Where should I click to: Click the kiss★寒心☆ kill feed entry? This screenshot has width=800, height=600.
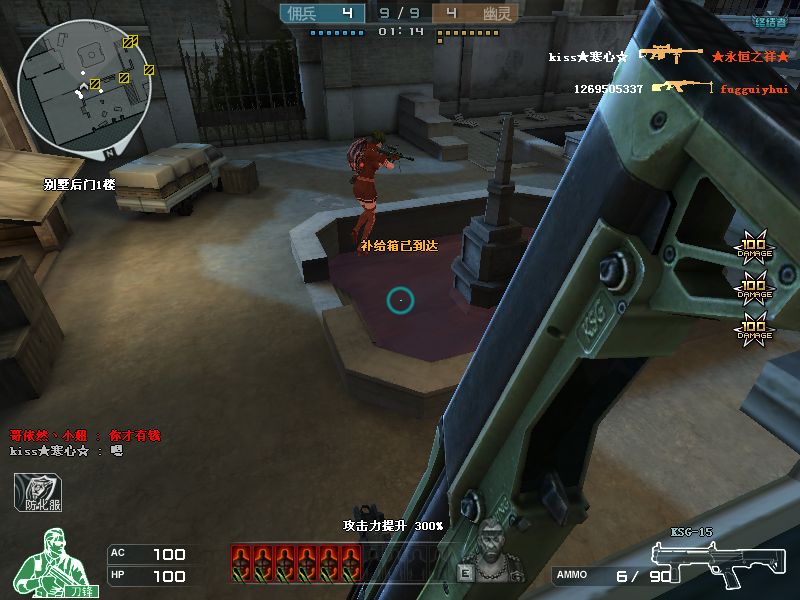pos(588,57)
